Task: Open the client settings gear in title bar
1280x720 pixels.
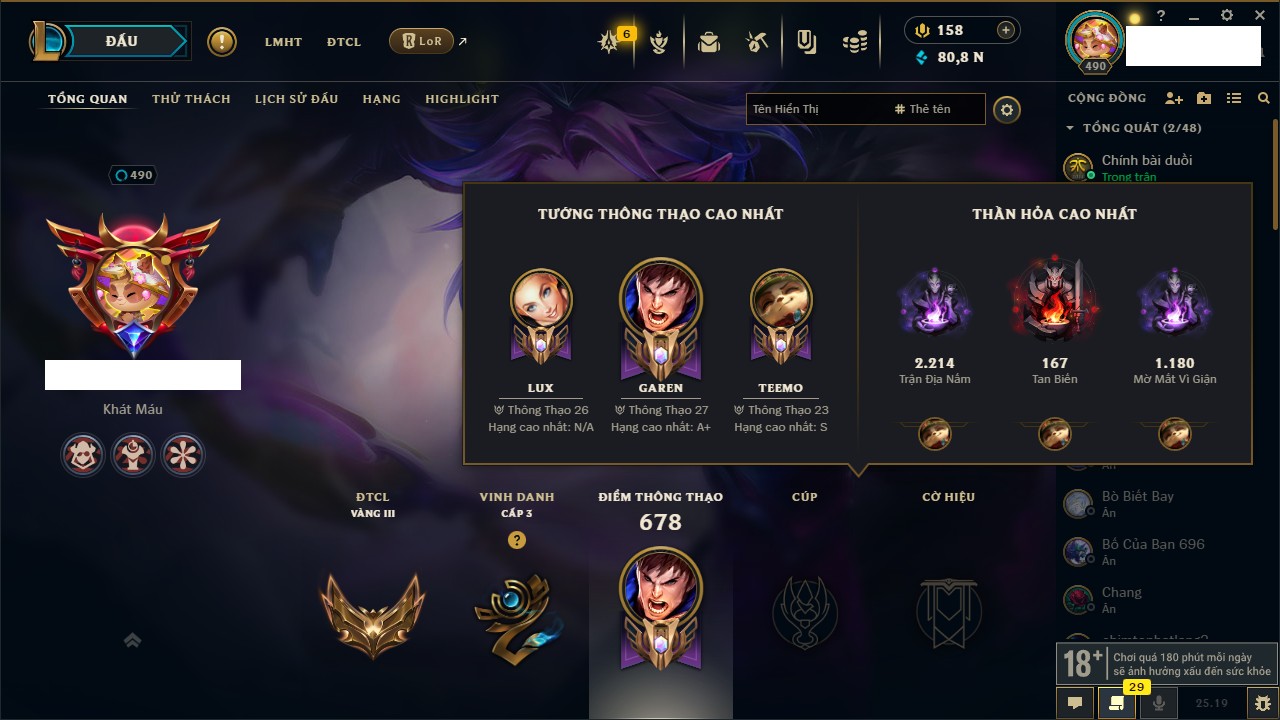Action: point(1227,16)
